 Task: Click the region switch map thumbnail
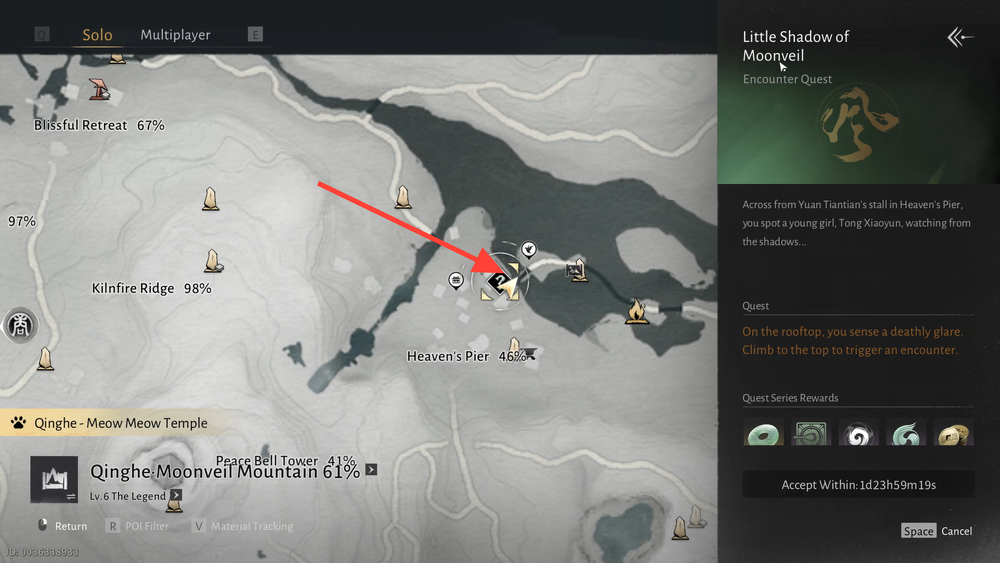point(53,479)
